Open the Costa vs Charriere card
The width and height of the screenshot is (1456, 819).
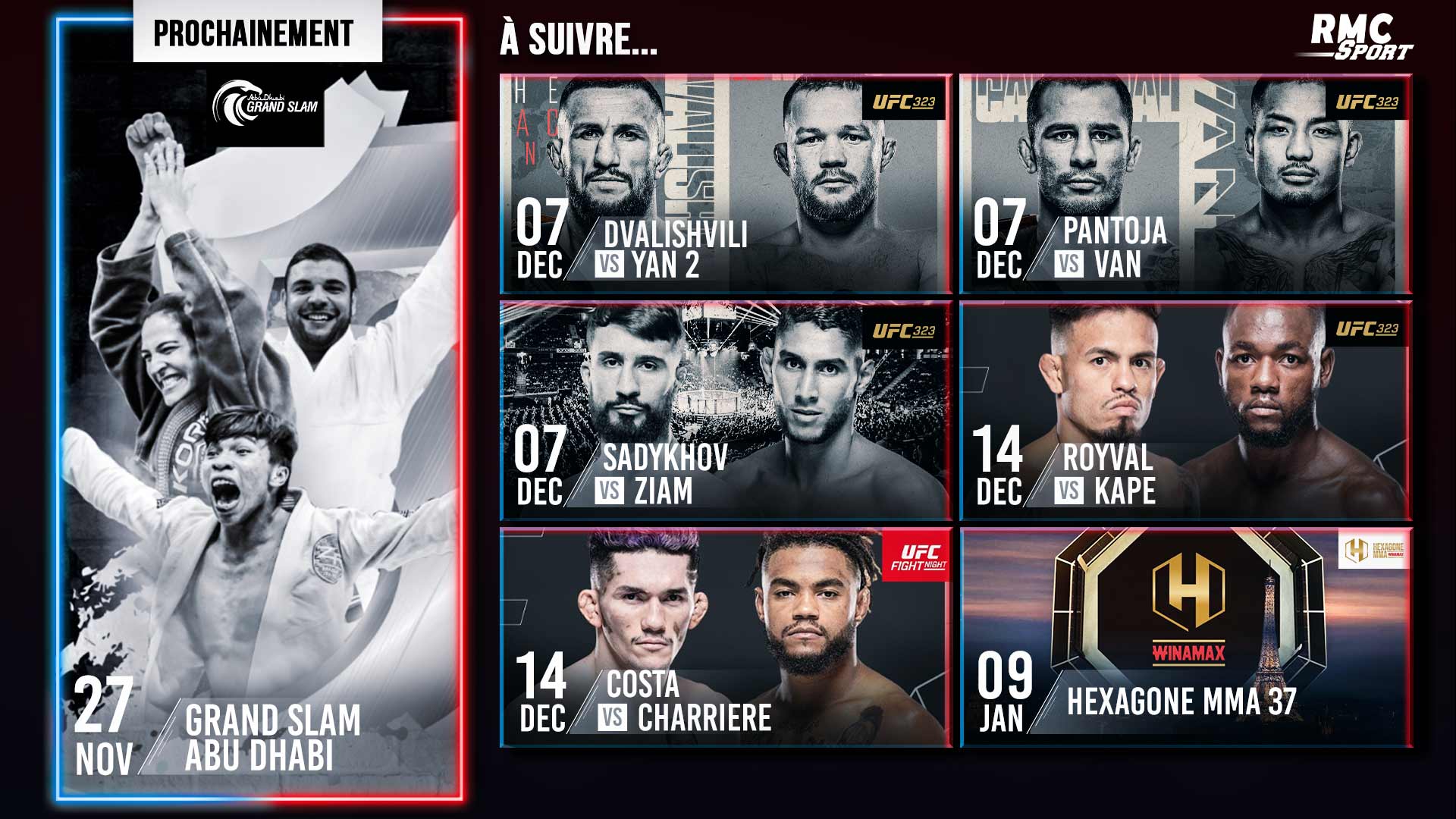(726, 638)
